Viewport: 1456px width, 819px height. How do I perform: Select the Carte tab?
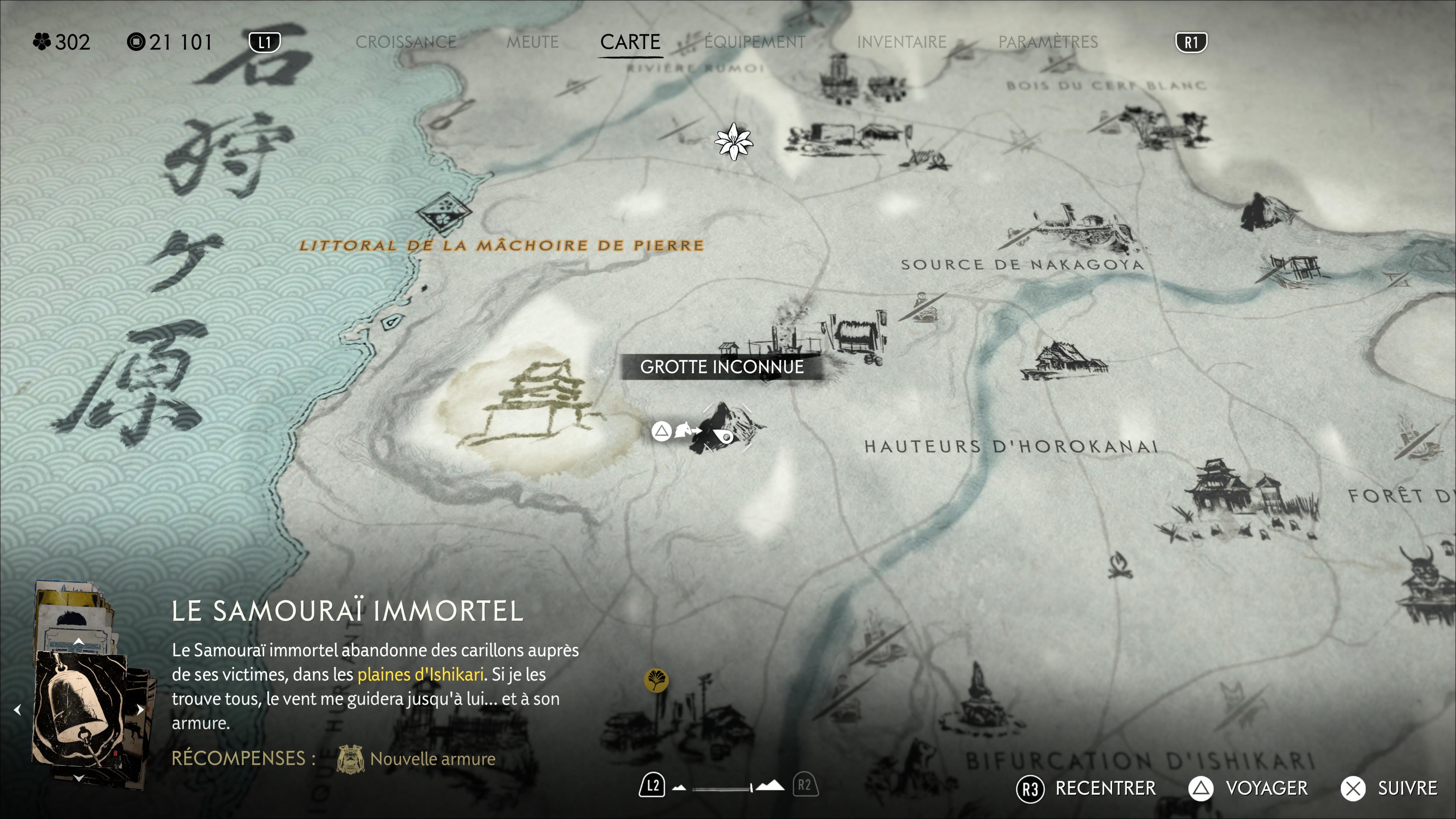[630, 42]
